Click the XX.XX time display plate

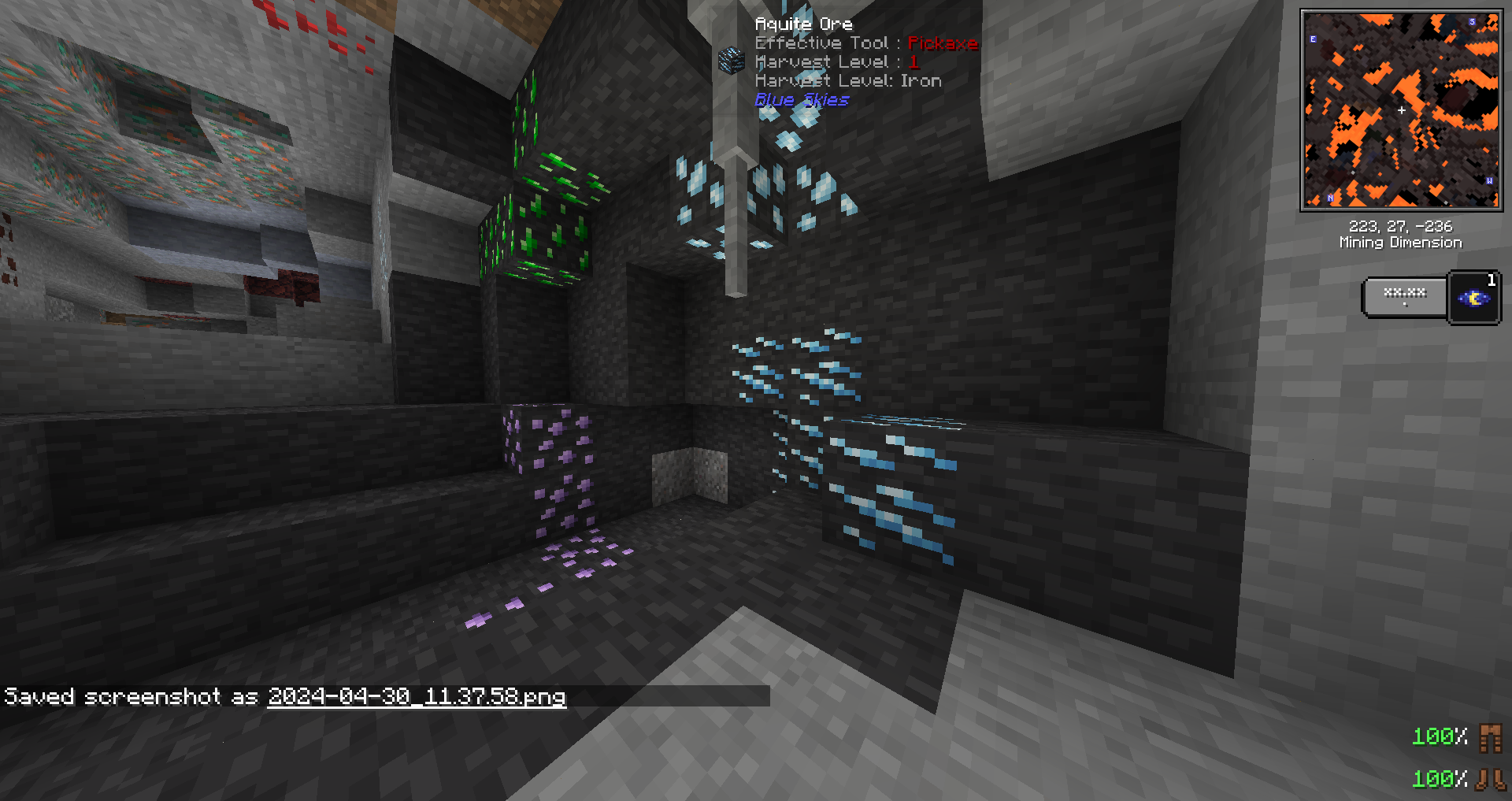pos(1405,295)
